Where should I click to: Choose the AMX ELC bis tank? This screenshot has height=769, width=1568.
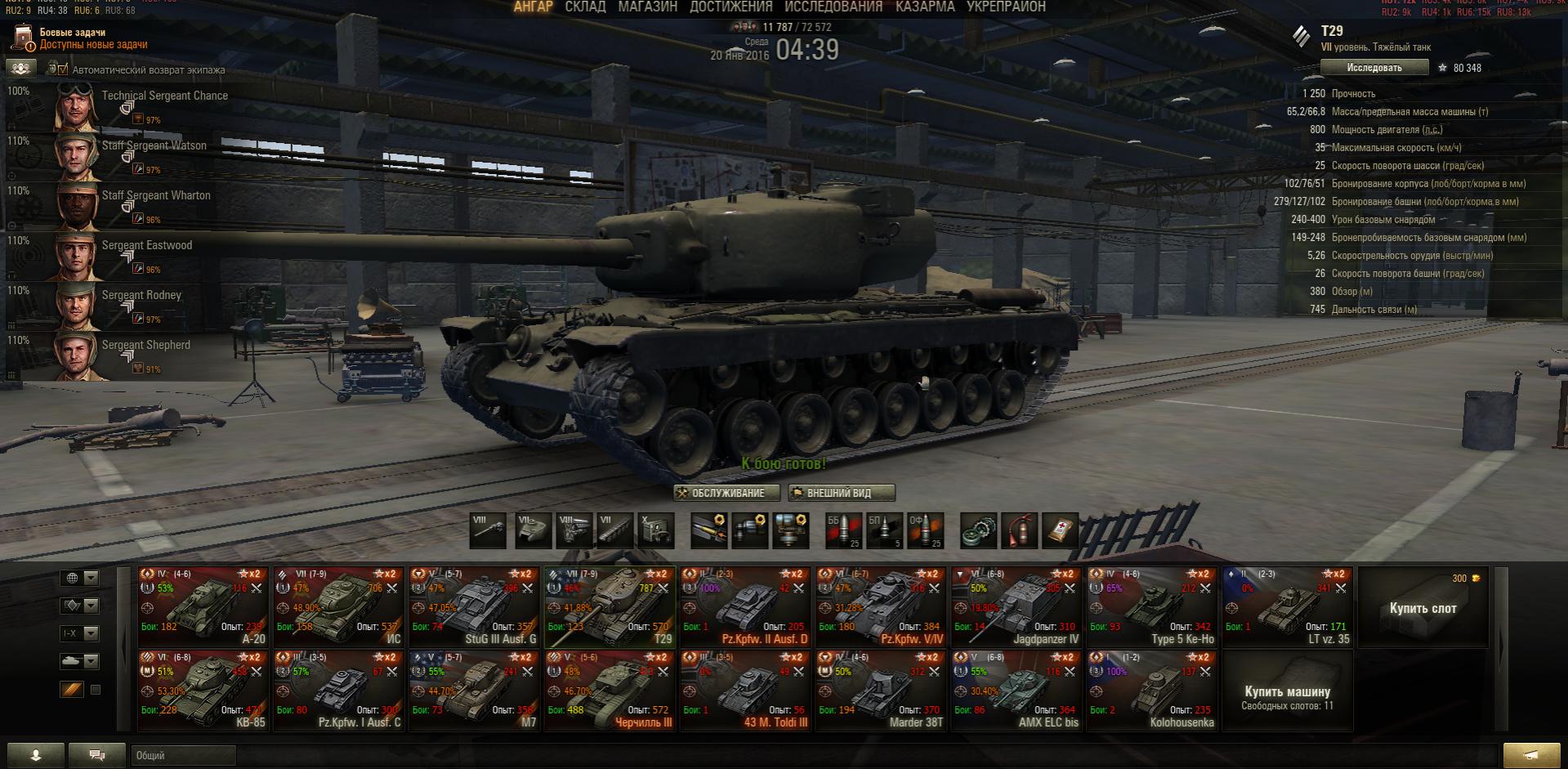[1016, 690]
